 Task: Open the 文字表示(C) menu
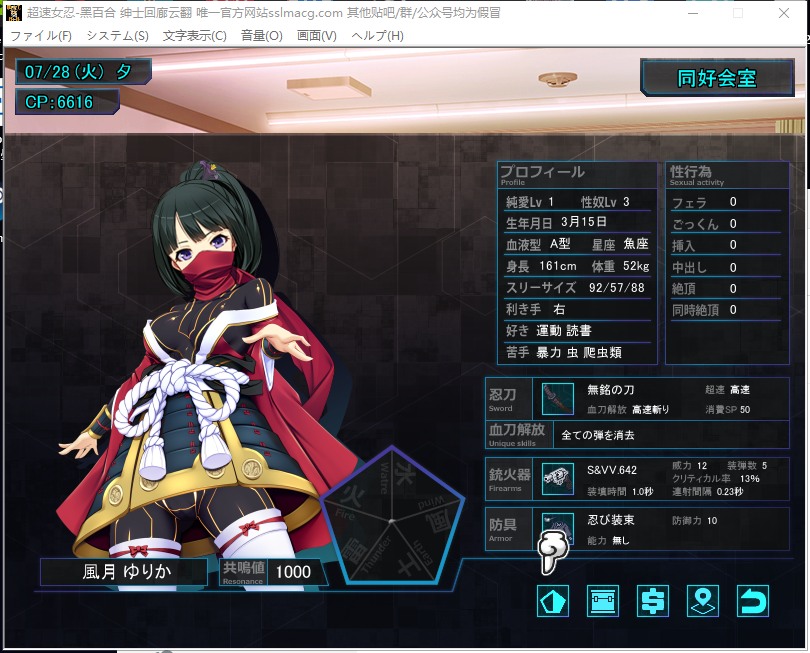194,35
